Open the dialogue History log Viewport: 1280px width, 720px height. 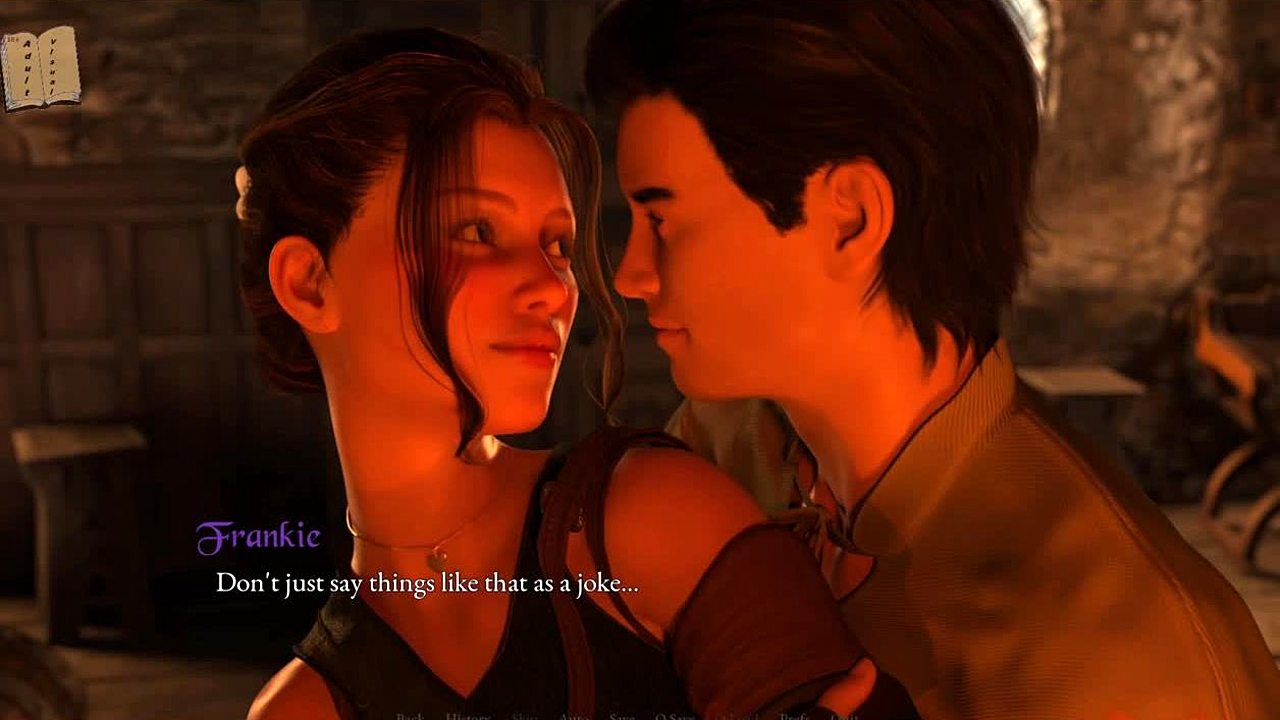click(x=468, y=714)
